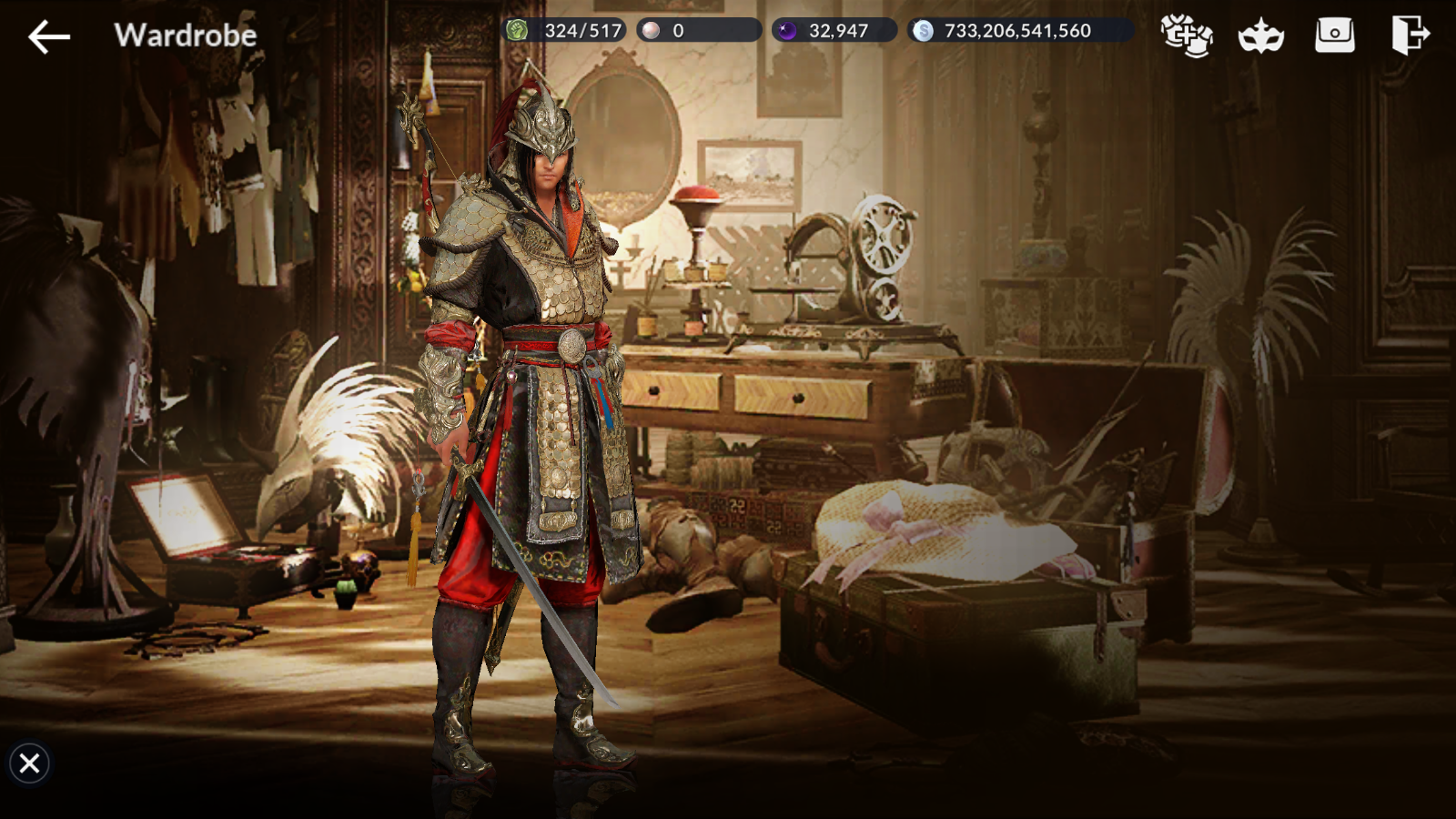Image resolution: width=1456 pixels, height=819 pixels.
Task: Go back using the arrow beside Wardrobe
Action: [49, 36]
